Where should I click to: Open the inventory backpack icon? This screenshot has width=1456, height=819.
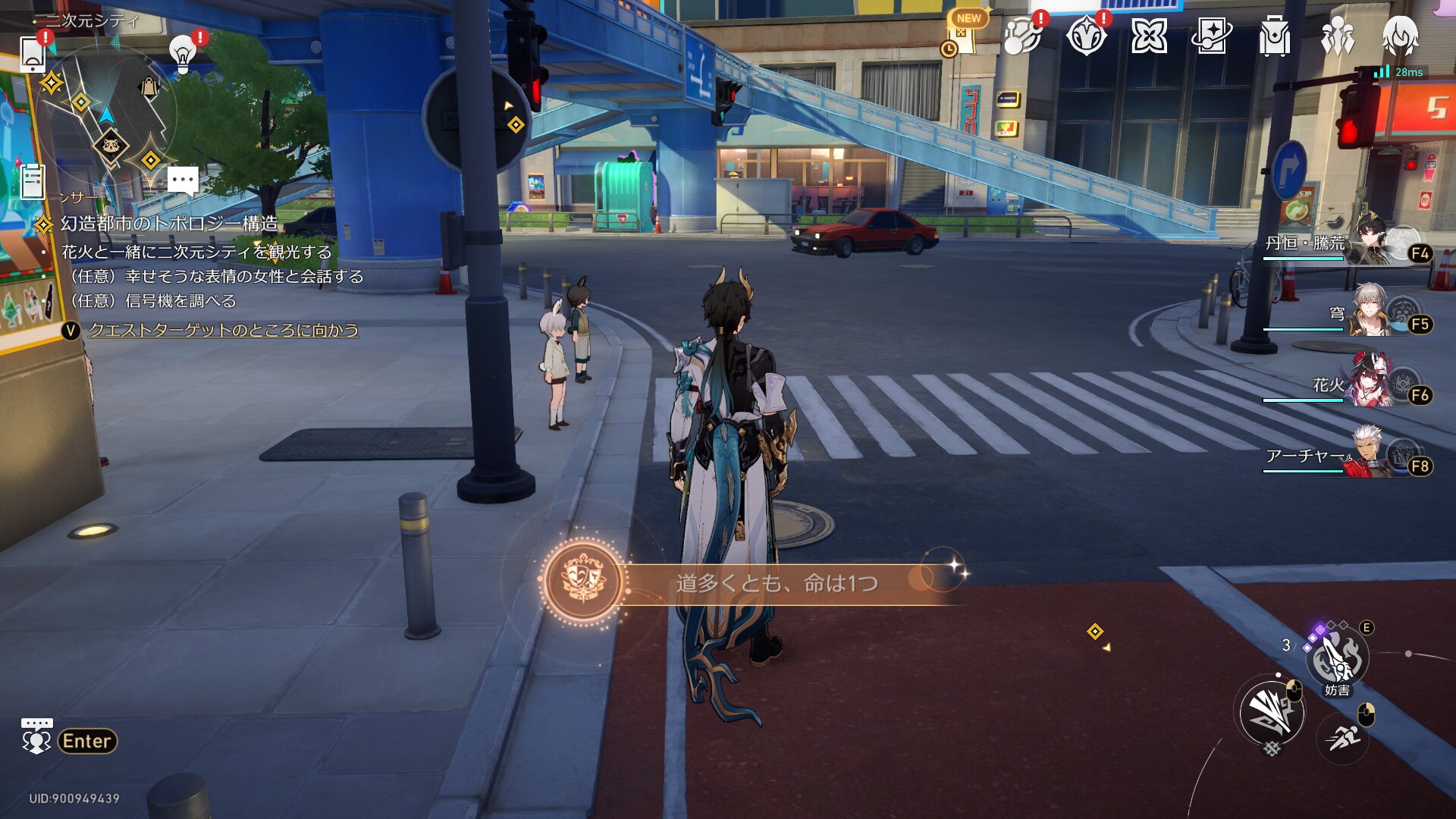coord(1274,36)
